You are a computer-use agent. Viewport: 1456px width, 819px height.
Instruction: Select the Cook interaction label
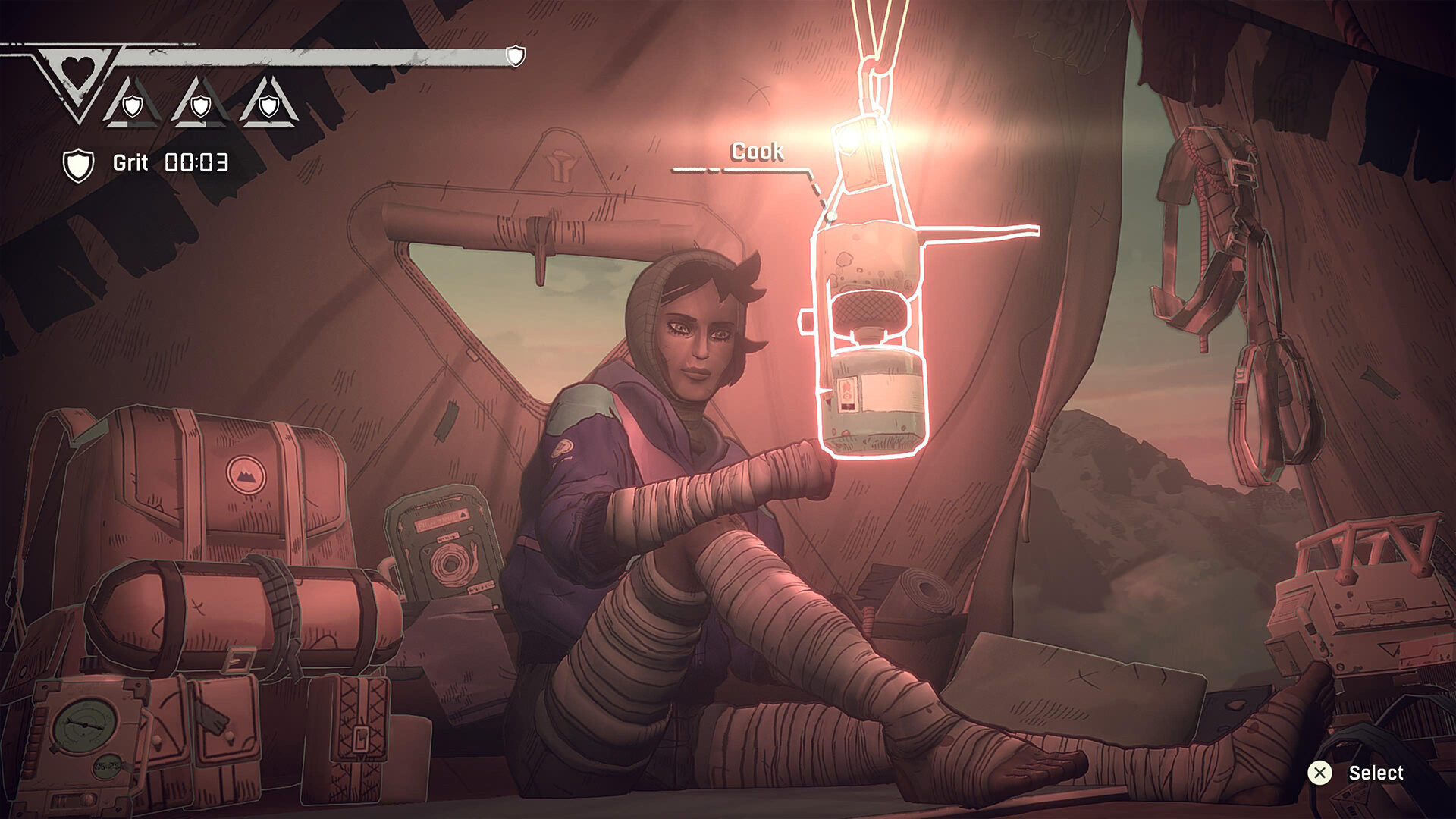758,152
